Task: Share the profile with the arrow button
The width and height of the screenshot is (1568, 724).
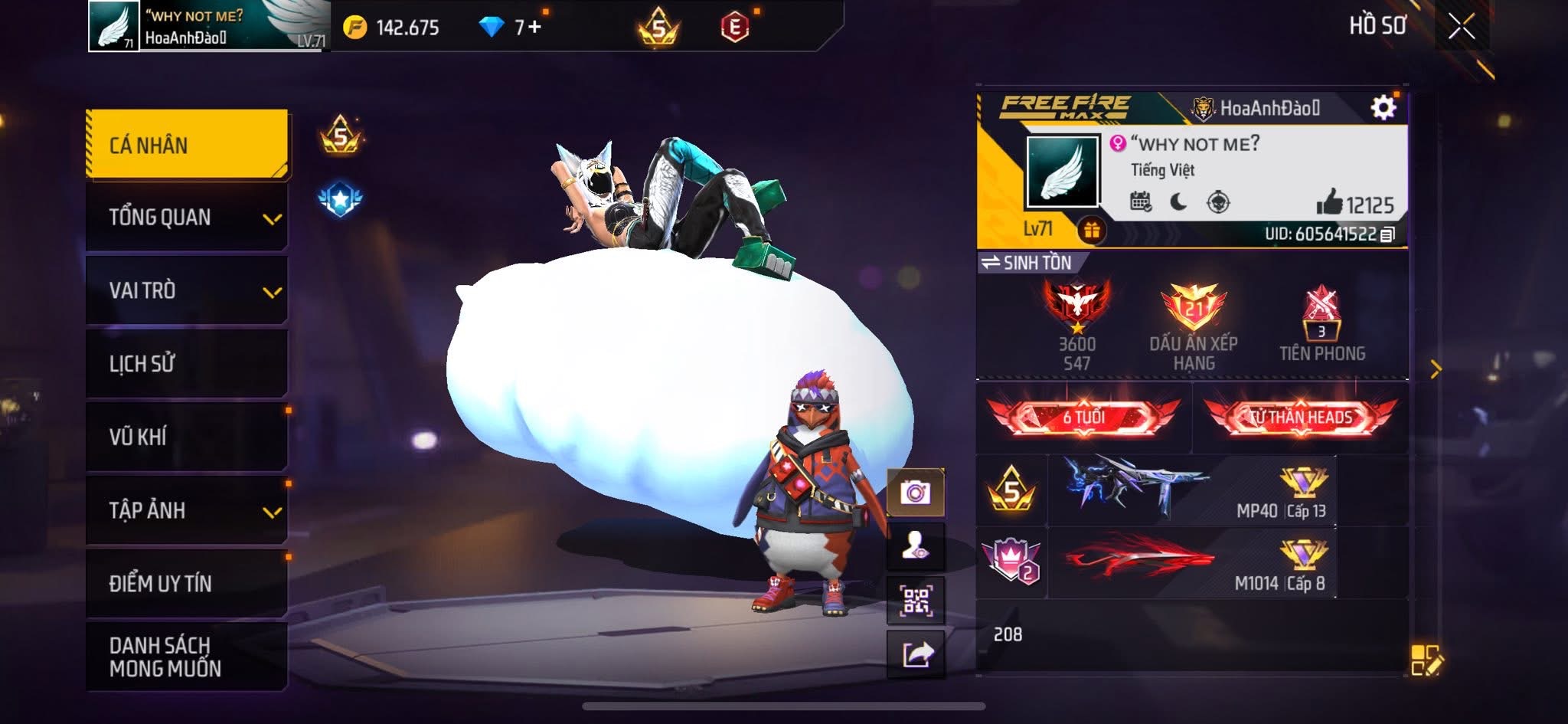Action: 916,654
